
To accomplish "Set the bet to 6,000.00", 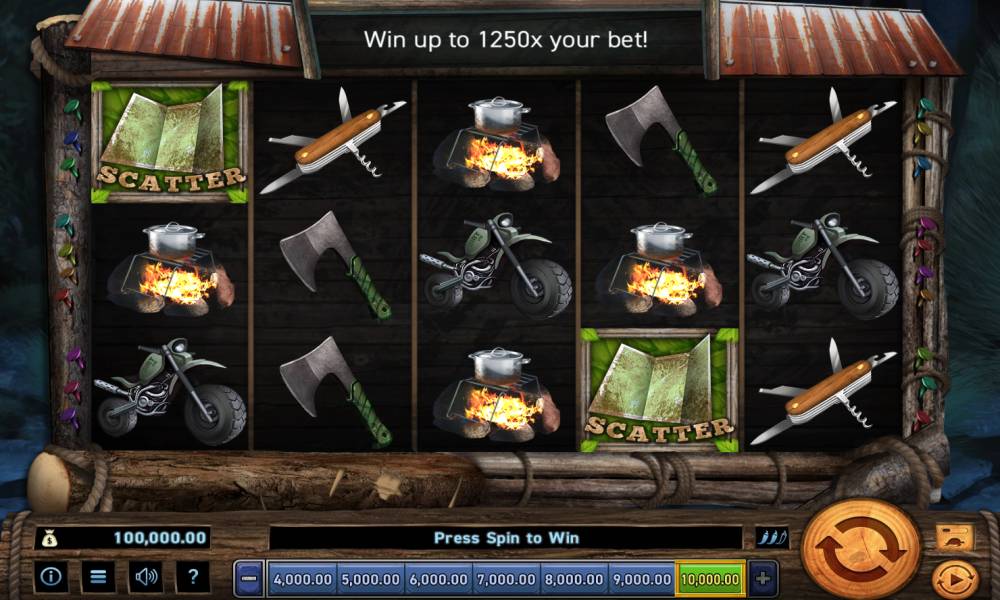I will [438, 578].
